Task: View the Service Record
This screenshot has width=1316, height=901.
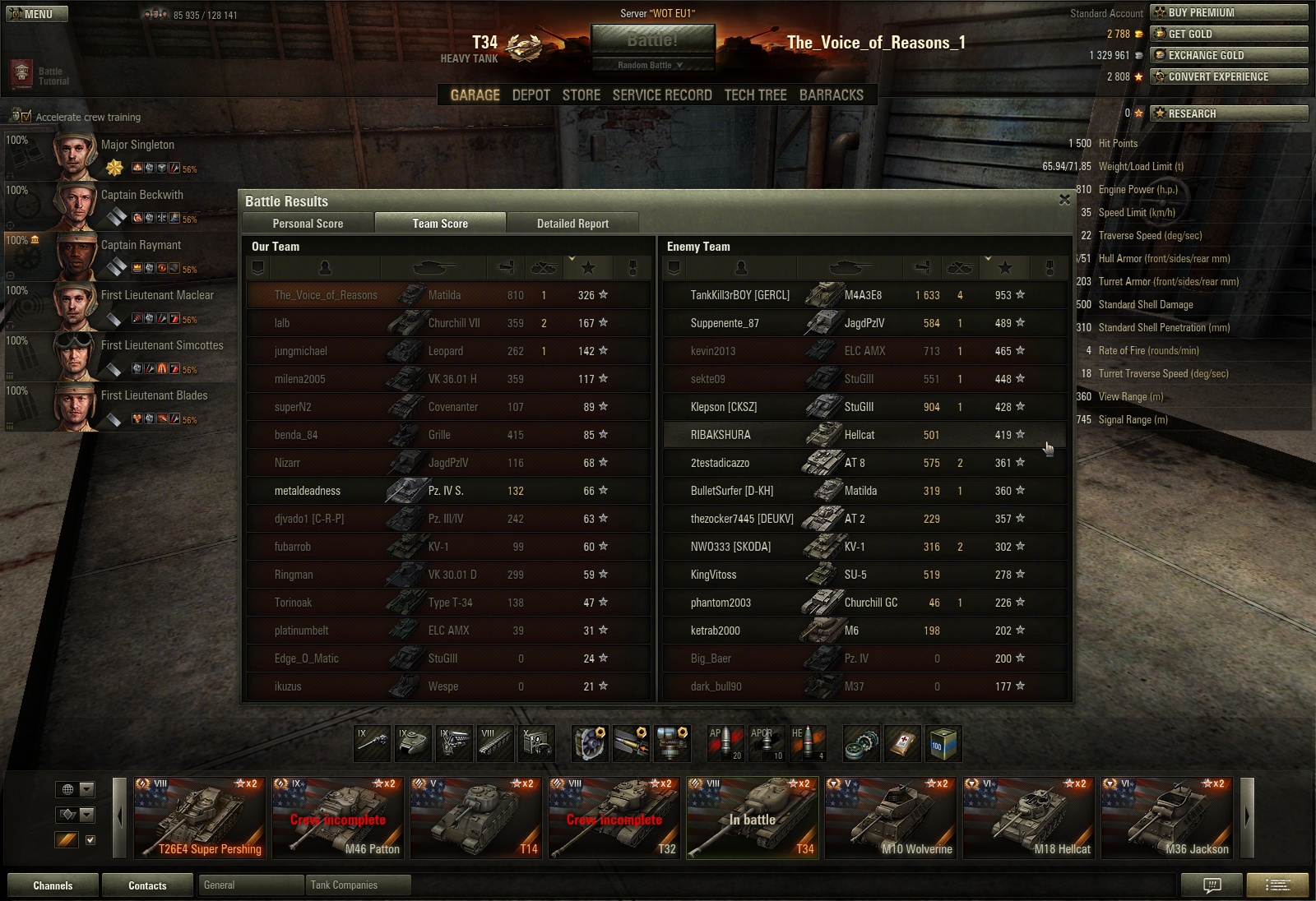Action: tap(662, 95)
